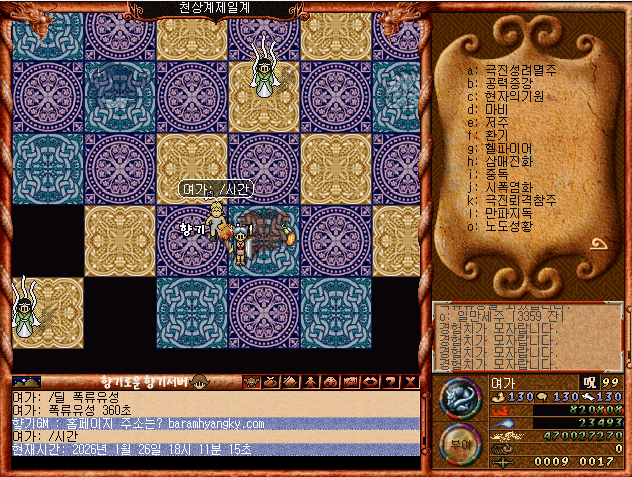Select the 마비 spell
The width and height of the screenshot is (632, 477).
(x=496, y=109)
